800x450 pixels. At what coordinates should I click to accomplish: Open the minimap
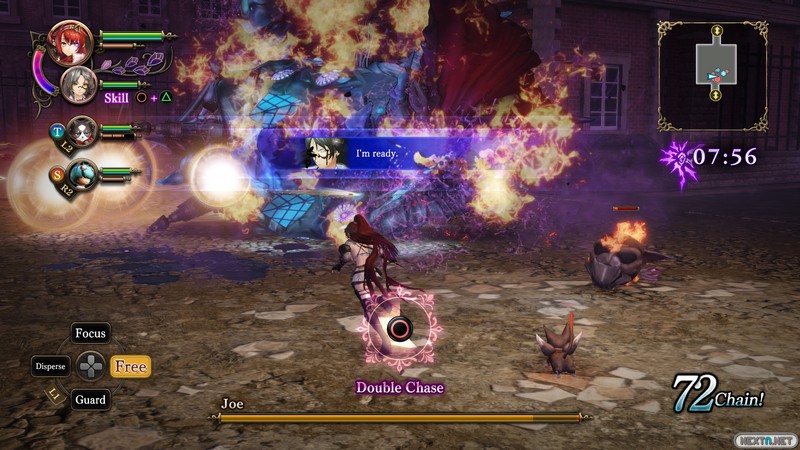pyautogui.click(x=713, y=75)
